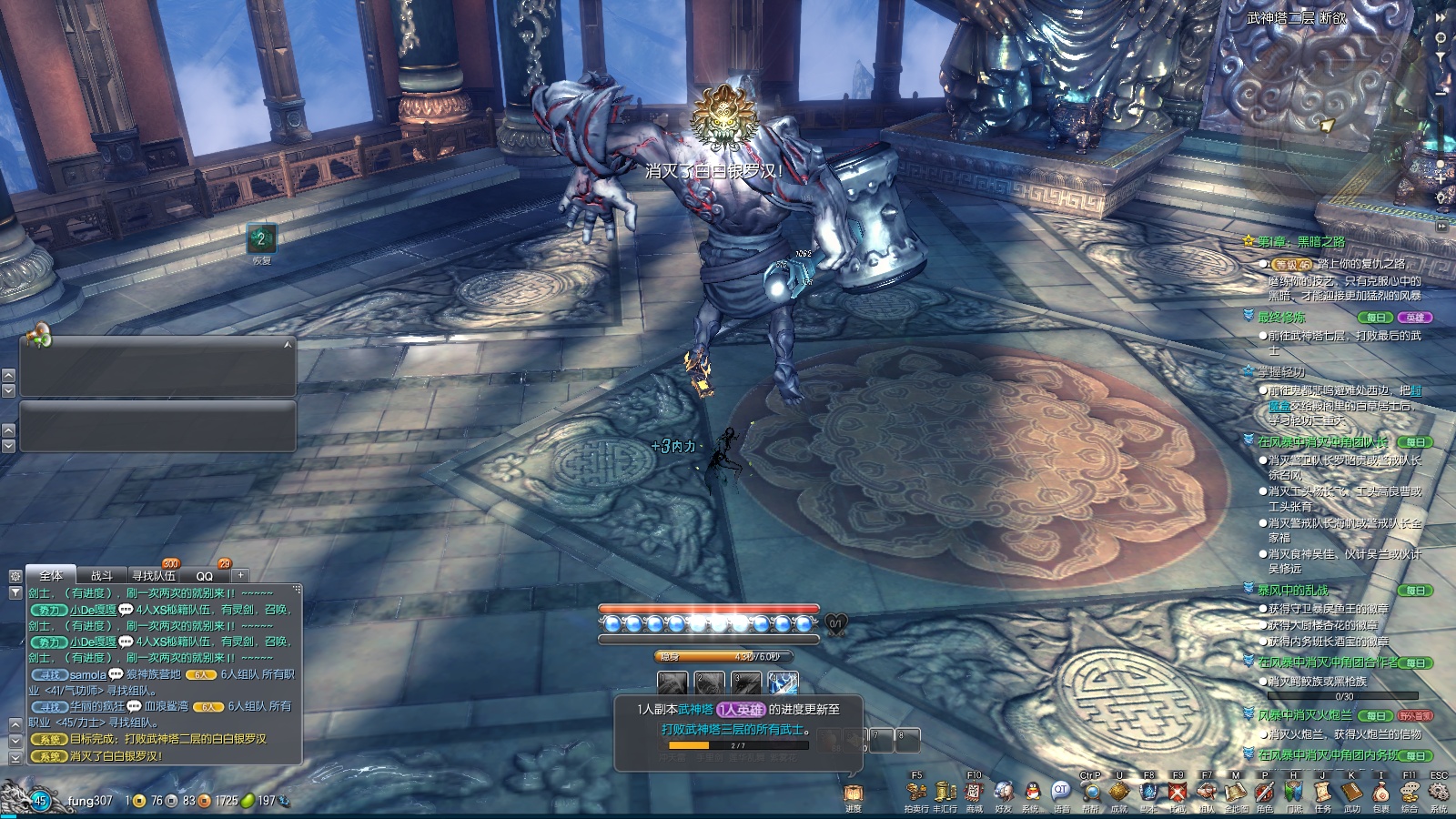Select the 最终修炼 daily quest entry

[1281, 318]
